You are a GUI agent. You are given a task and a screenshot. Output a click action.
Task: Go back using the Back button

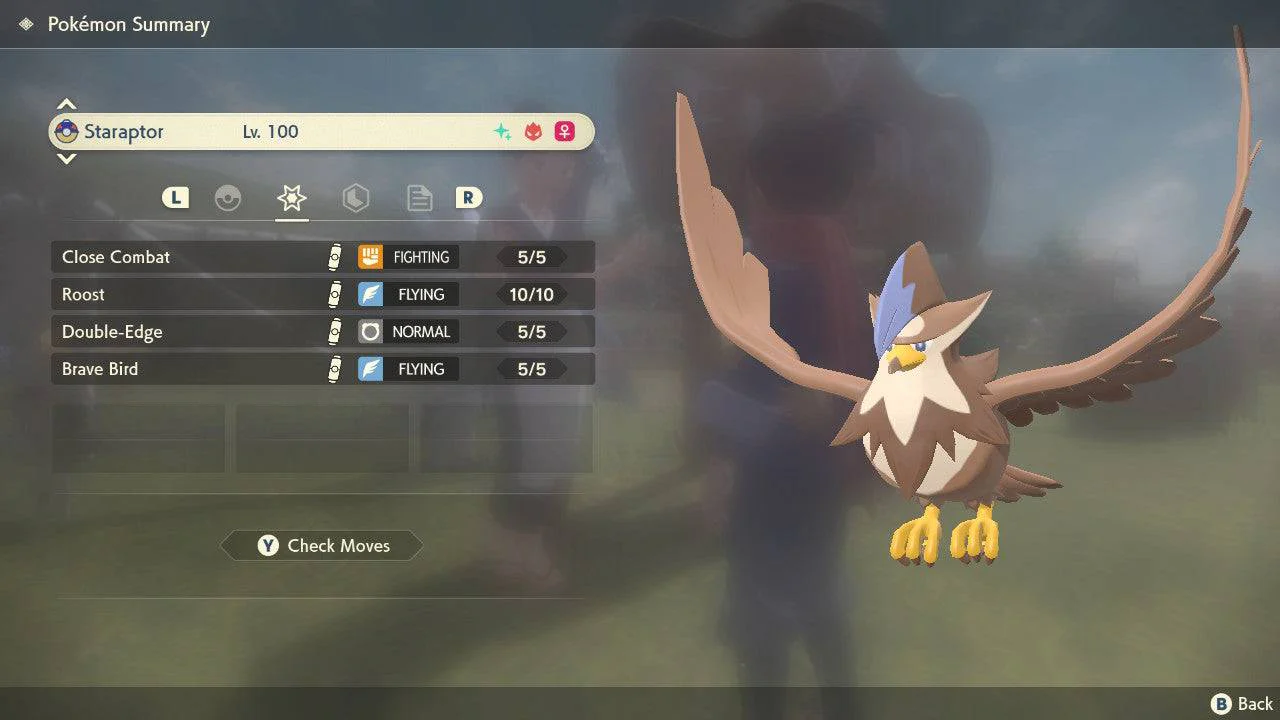(x=1242, y=704)
